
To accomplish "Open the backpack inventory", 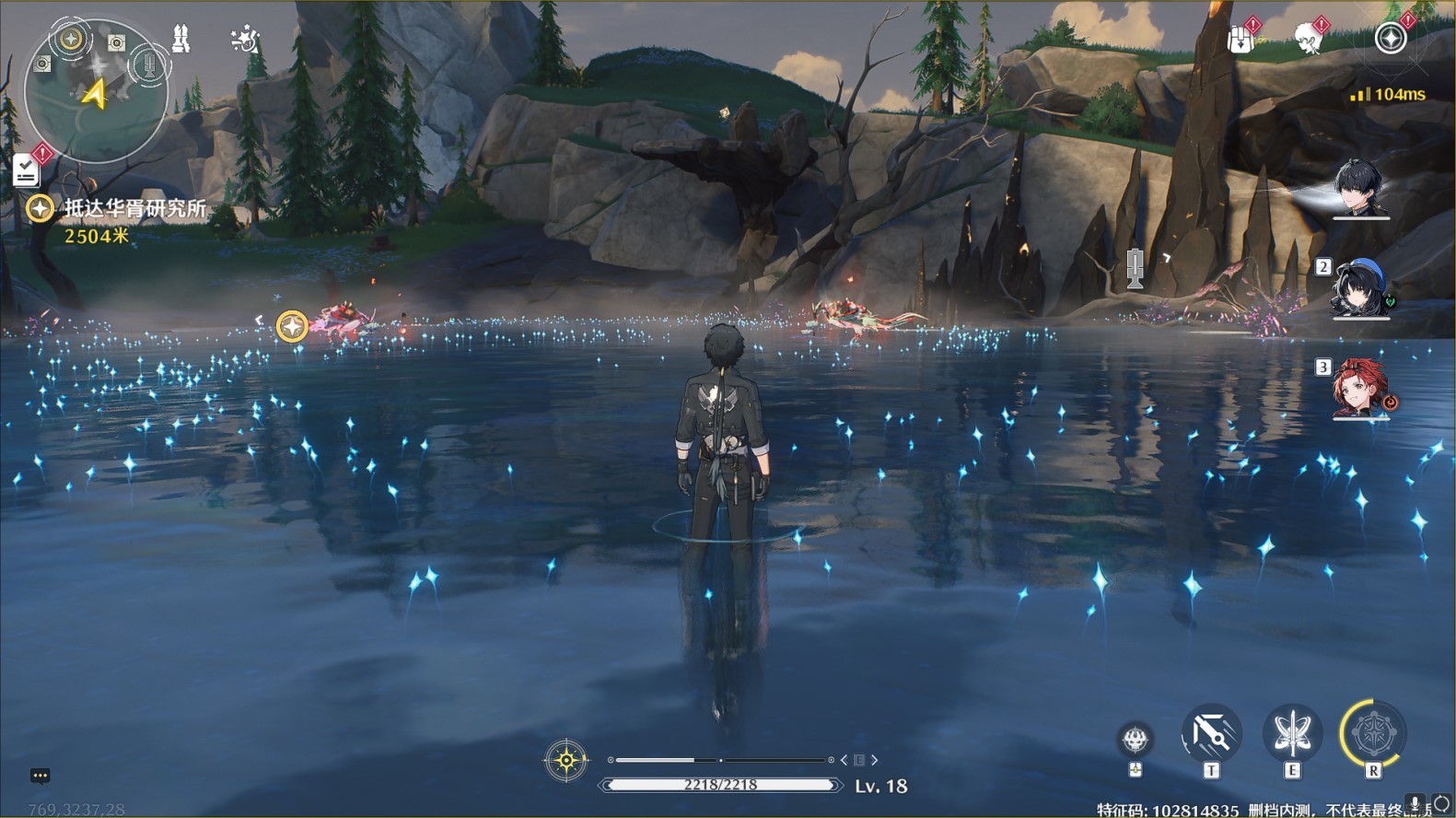I will tap(1241, 39).
